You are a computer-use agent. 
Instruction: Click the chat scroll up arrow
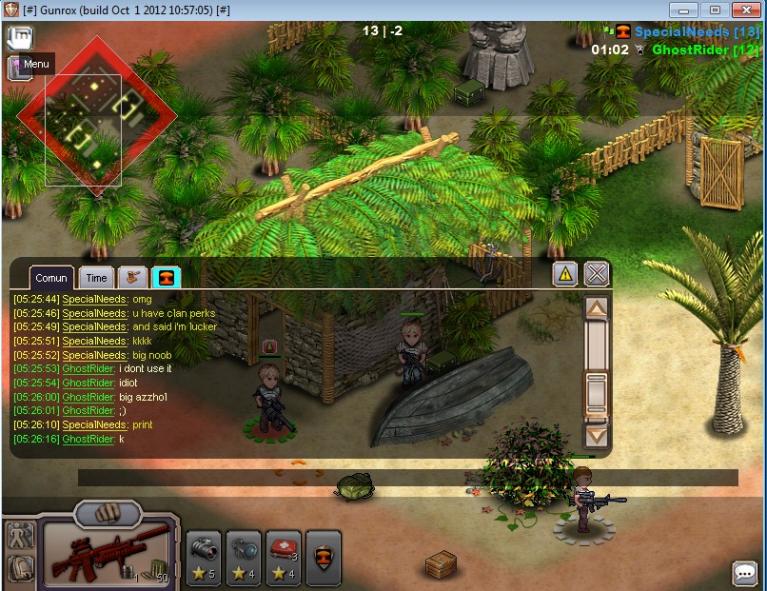coord(596,308)
